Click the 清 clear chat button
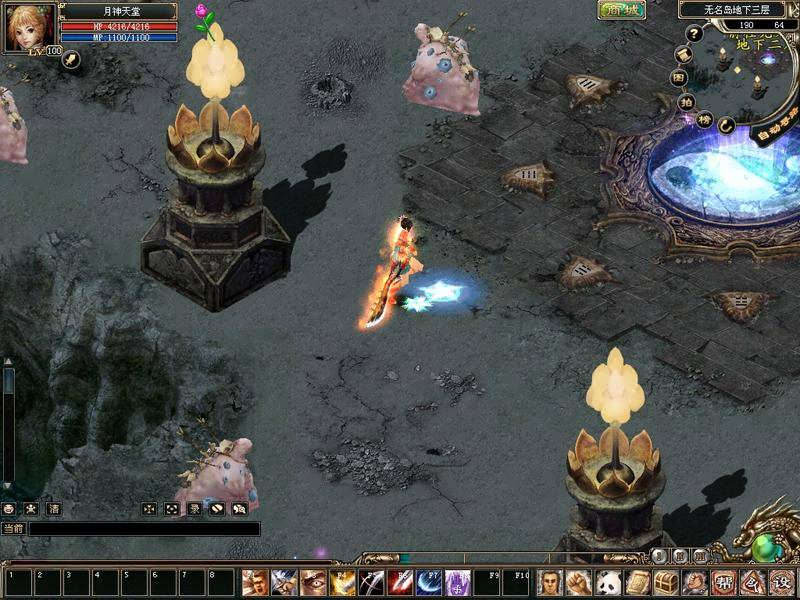 click(x=54, y=509)
